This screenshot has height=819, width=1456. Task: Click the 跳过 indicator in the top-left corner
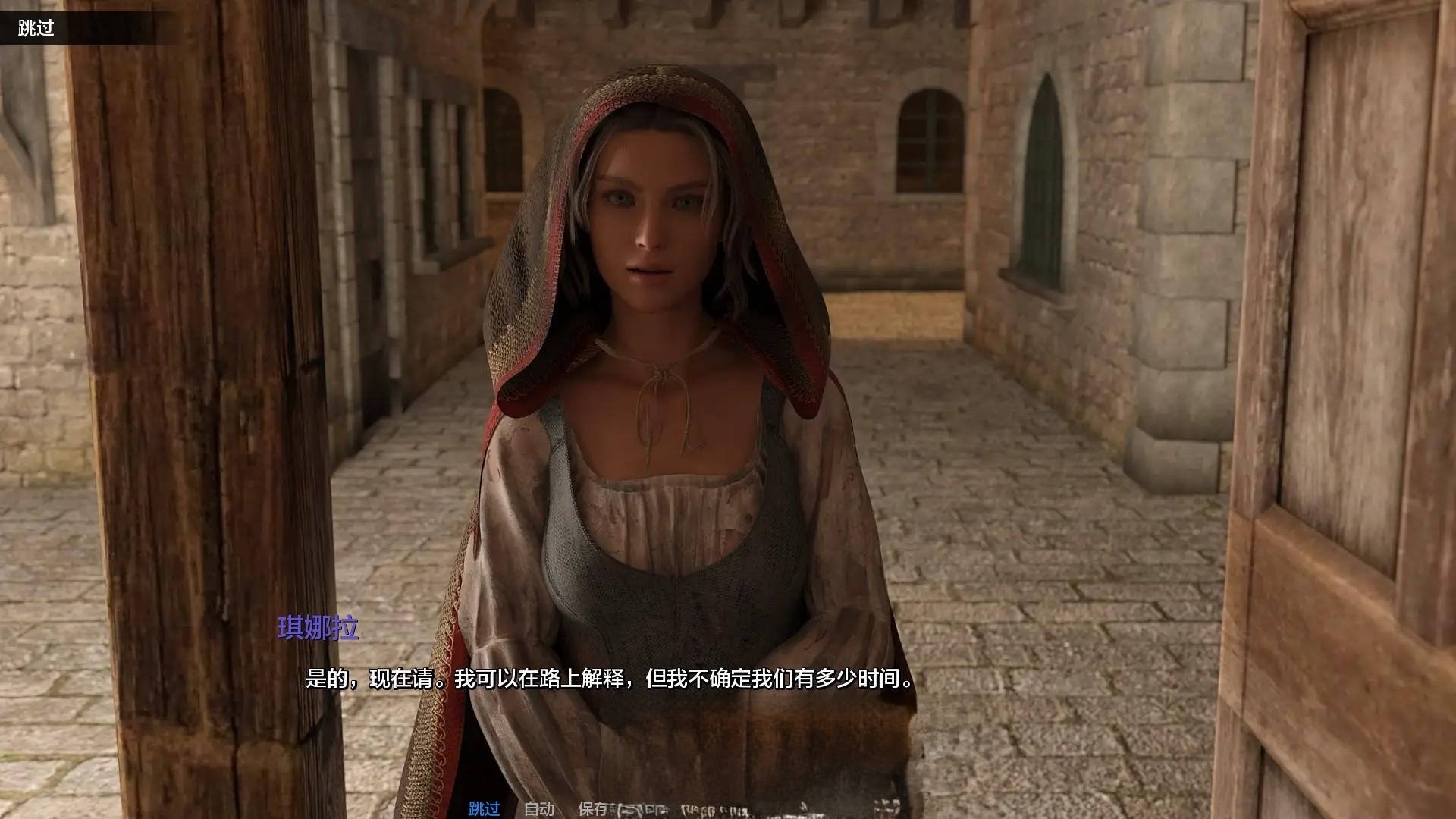36,29
